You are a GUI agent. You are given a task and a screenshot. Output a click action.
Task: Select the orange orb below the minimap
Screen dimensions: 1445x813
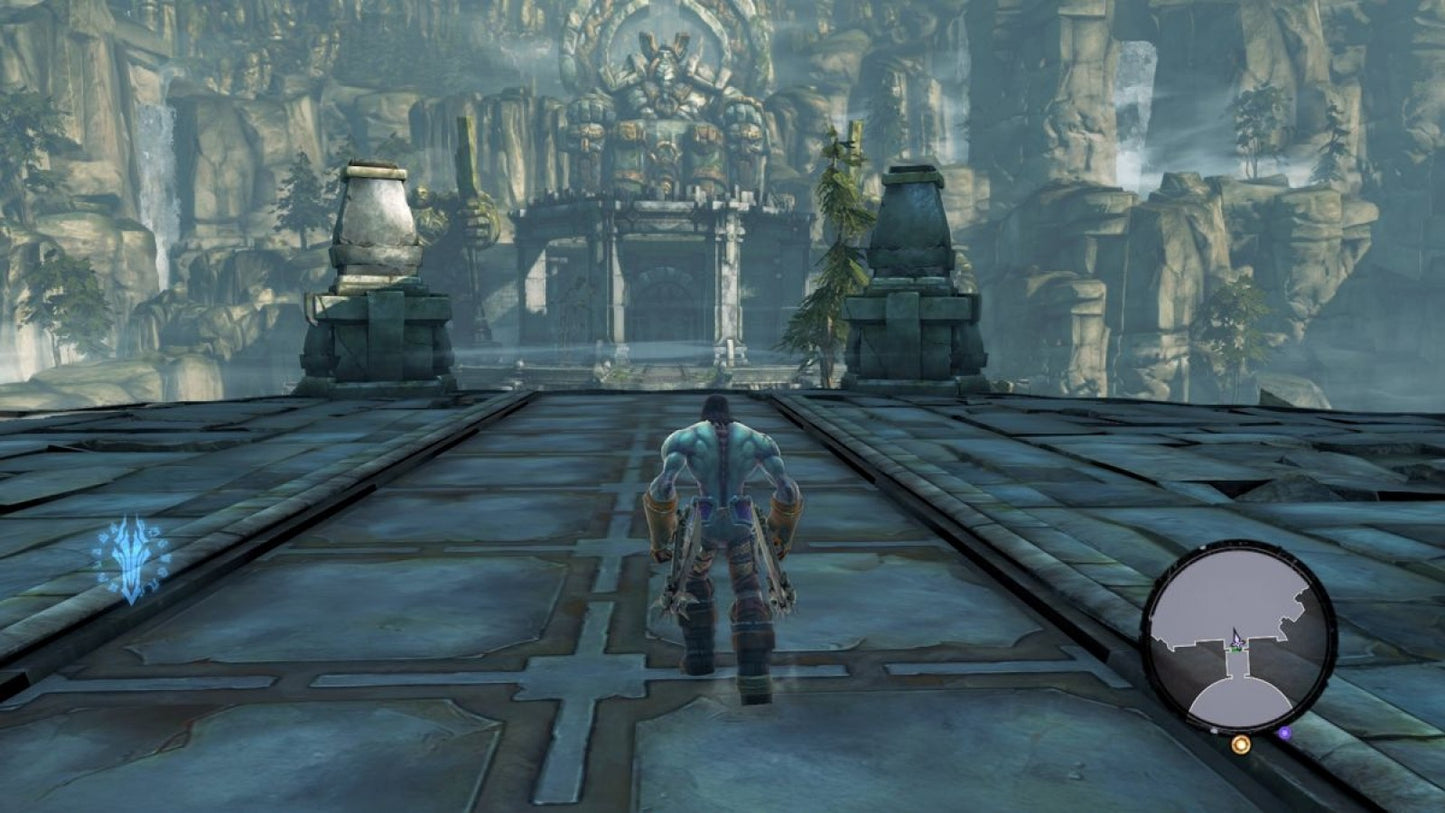[1242, 746]
